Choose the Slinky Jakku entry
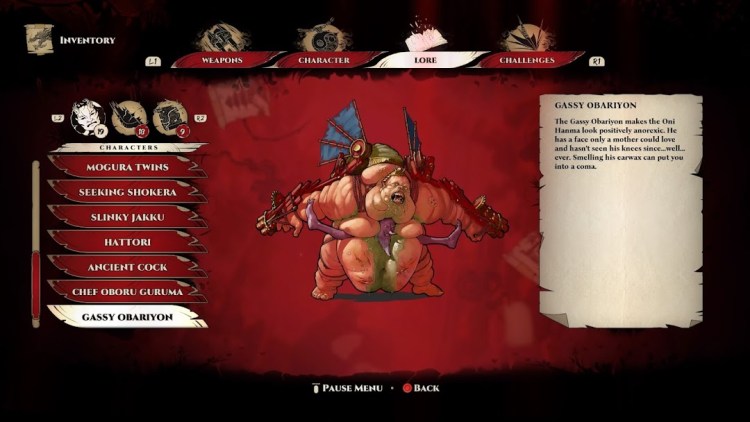 point(125,217)
